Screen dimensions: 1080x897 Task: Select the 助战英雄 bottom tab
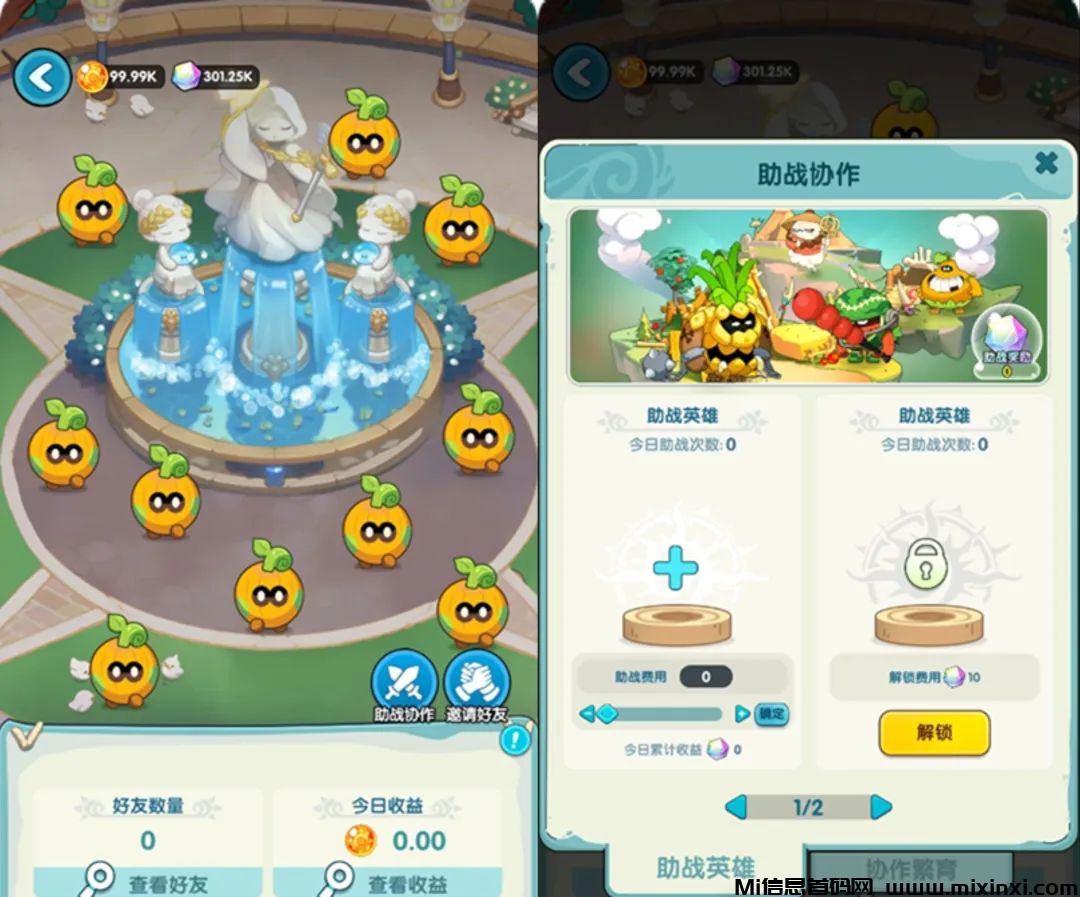click(x=705, y=868)
